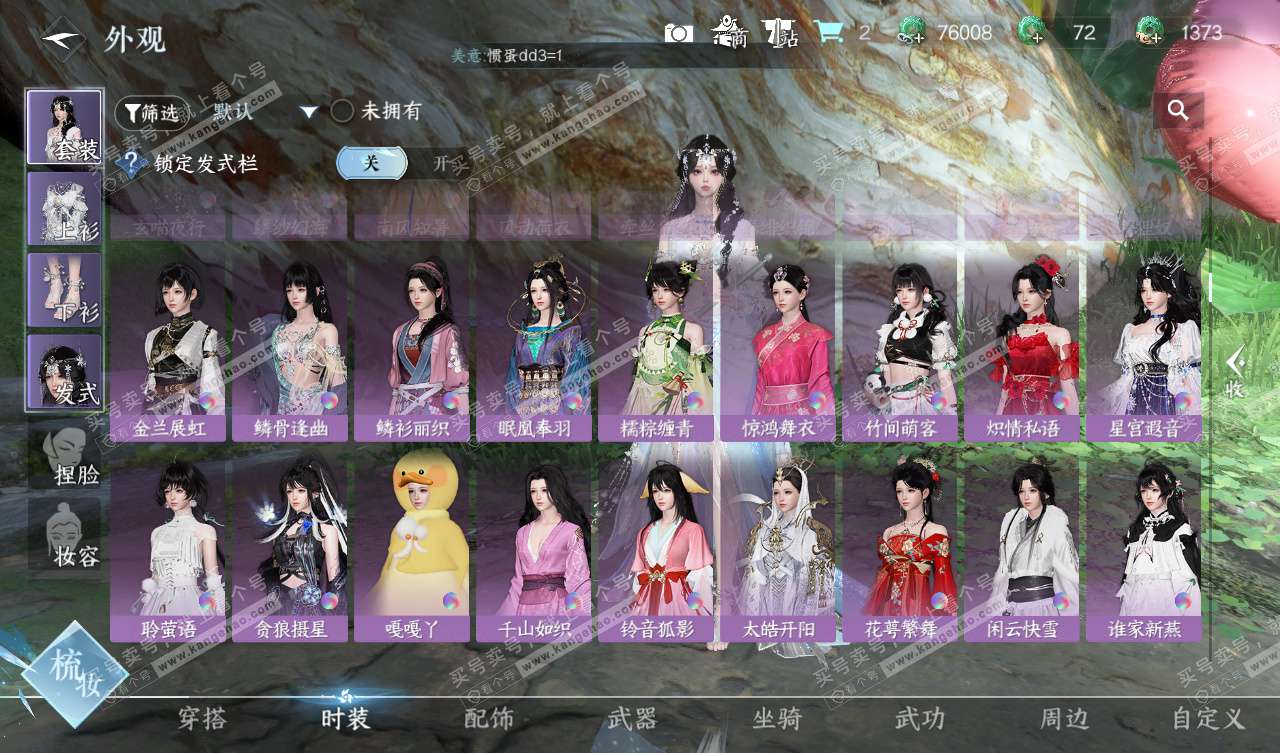Switch to the 上衫 category
Viewport: 1280px width, 753px height.
[x=64, y=208]
